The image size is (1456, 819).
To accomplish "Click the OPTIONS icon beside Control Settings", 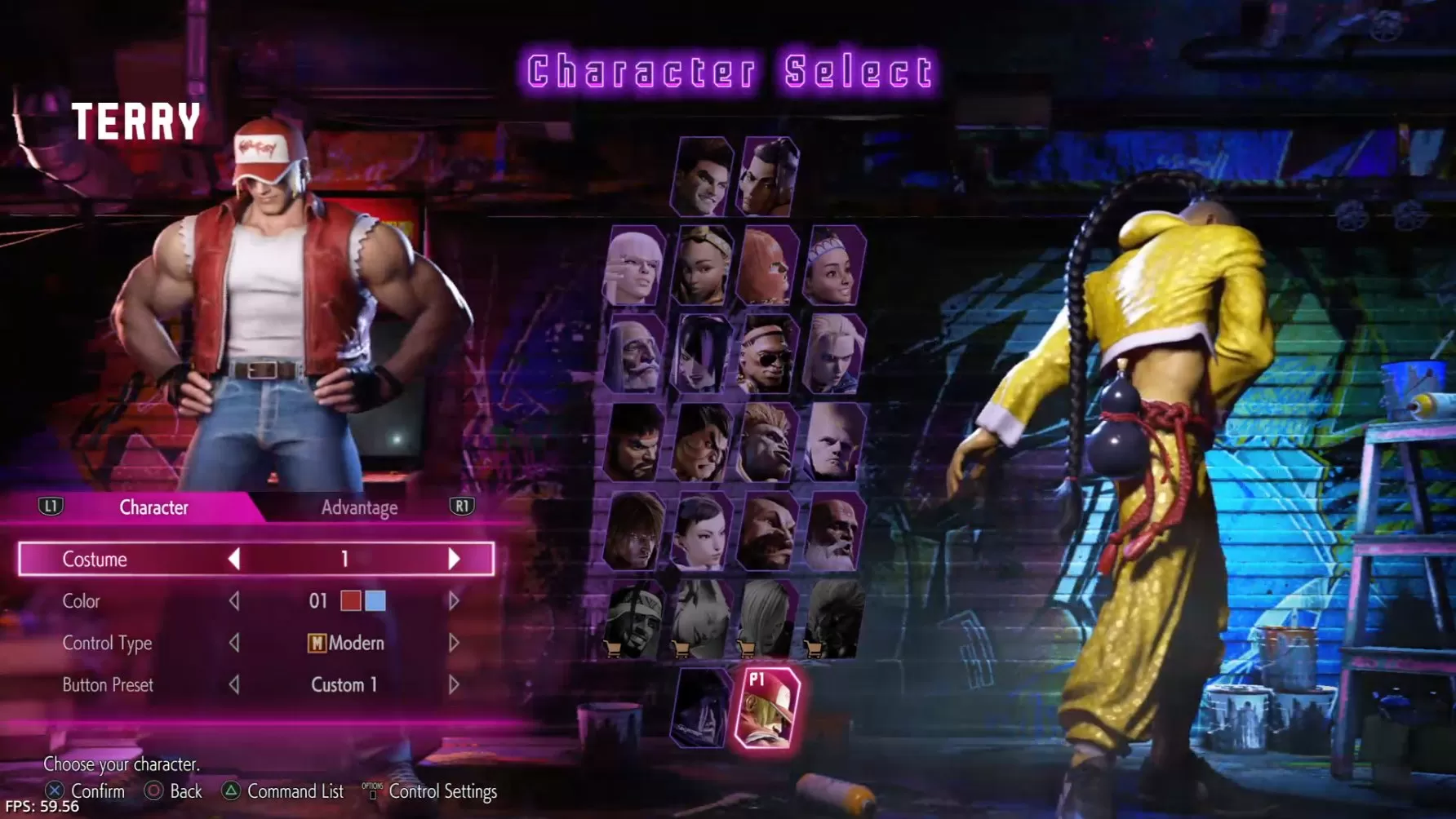I will click(371, 788).
